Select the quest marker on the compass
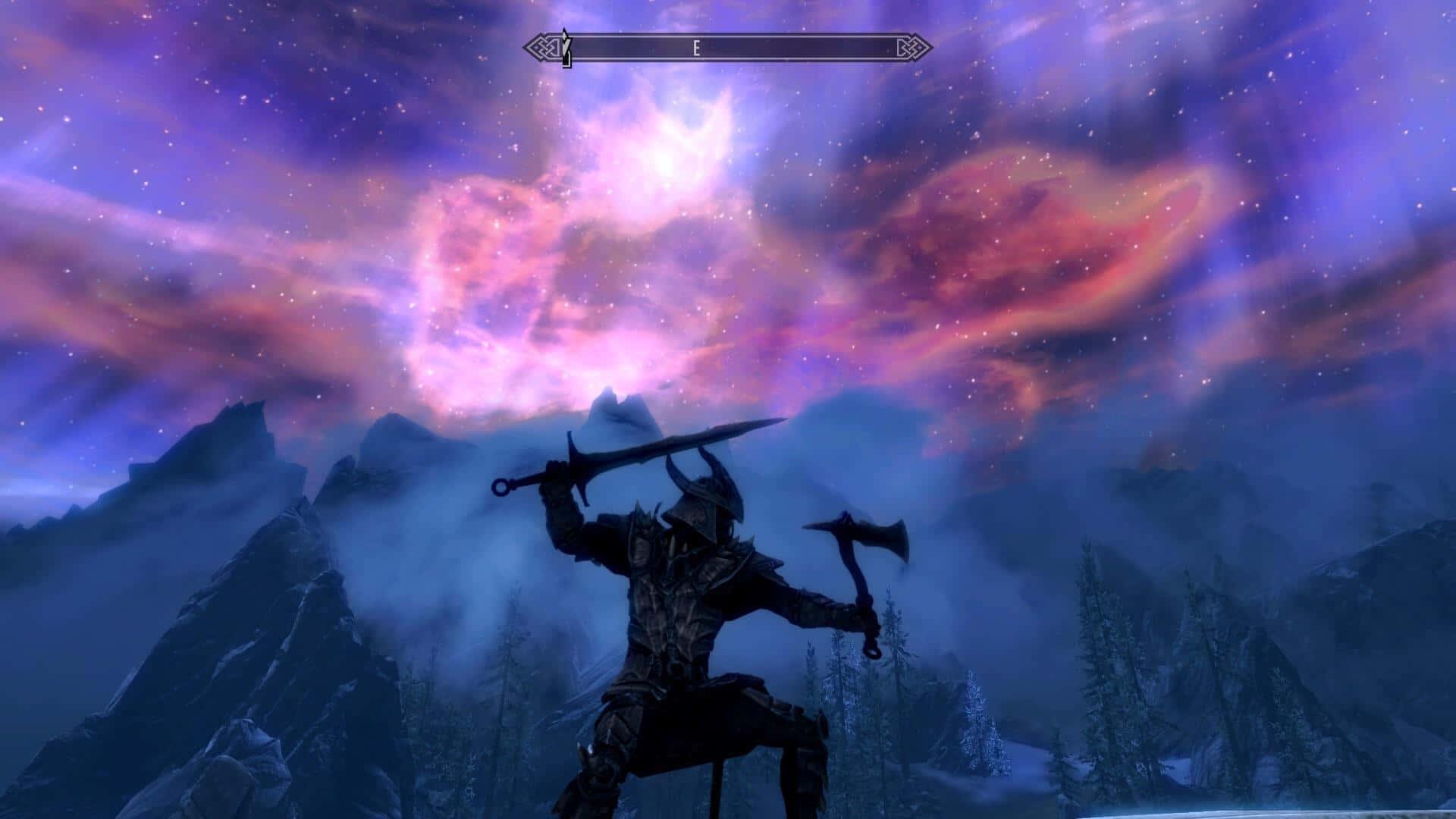Viewport: 1456px width, 819px height. pos(565,48)
